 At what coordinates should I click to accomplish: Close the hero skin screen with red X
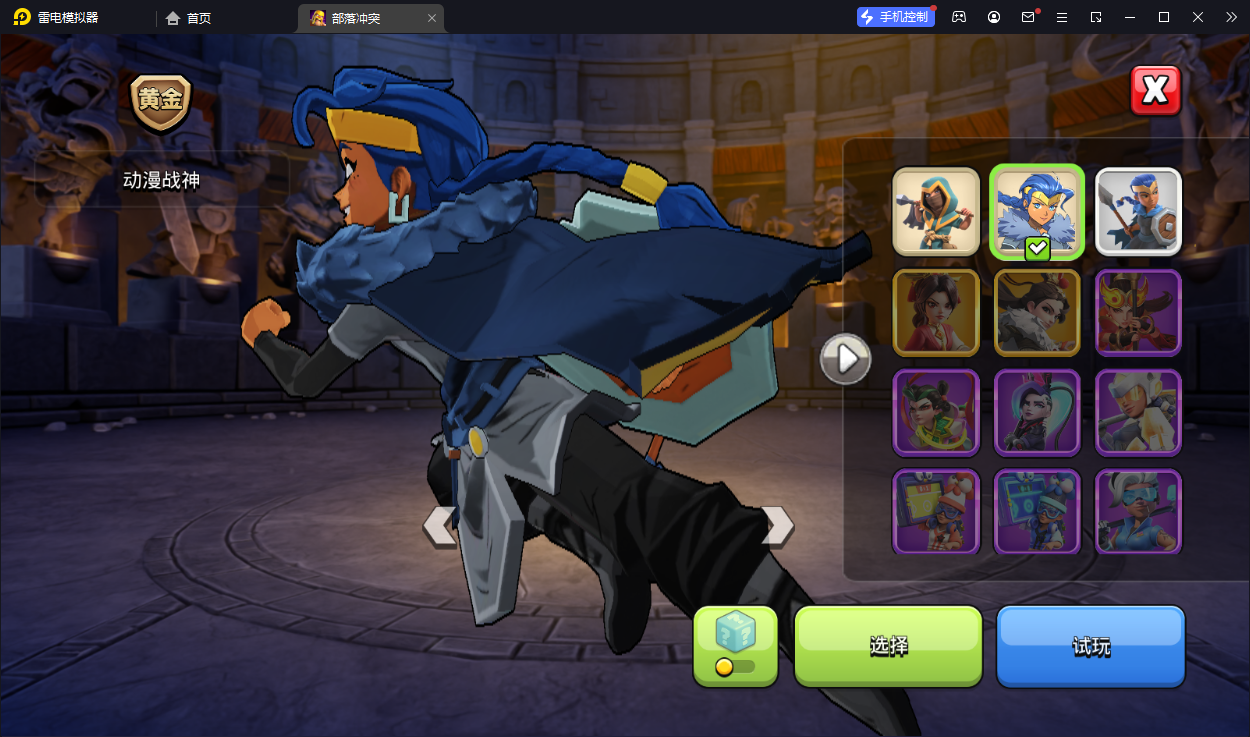pyautogui.click(x=1155, y=91)
